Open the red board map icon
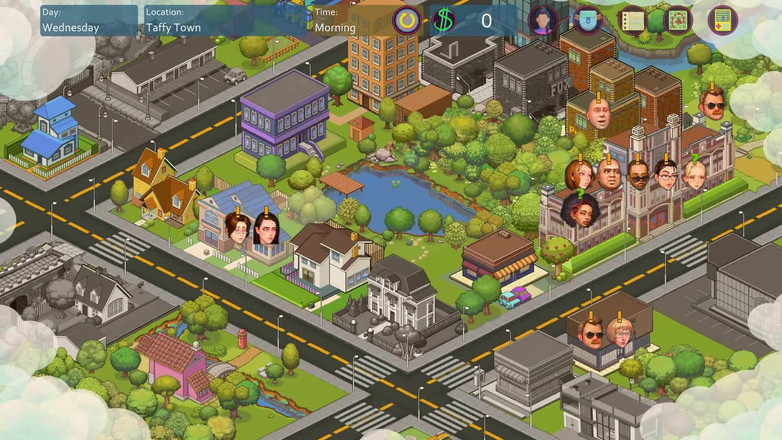 (677, 19)
